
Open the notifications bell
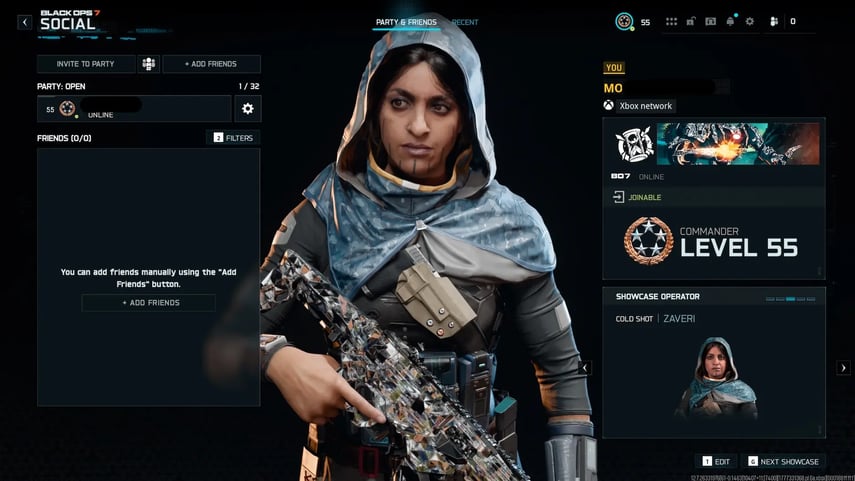point(730,21)
